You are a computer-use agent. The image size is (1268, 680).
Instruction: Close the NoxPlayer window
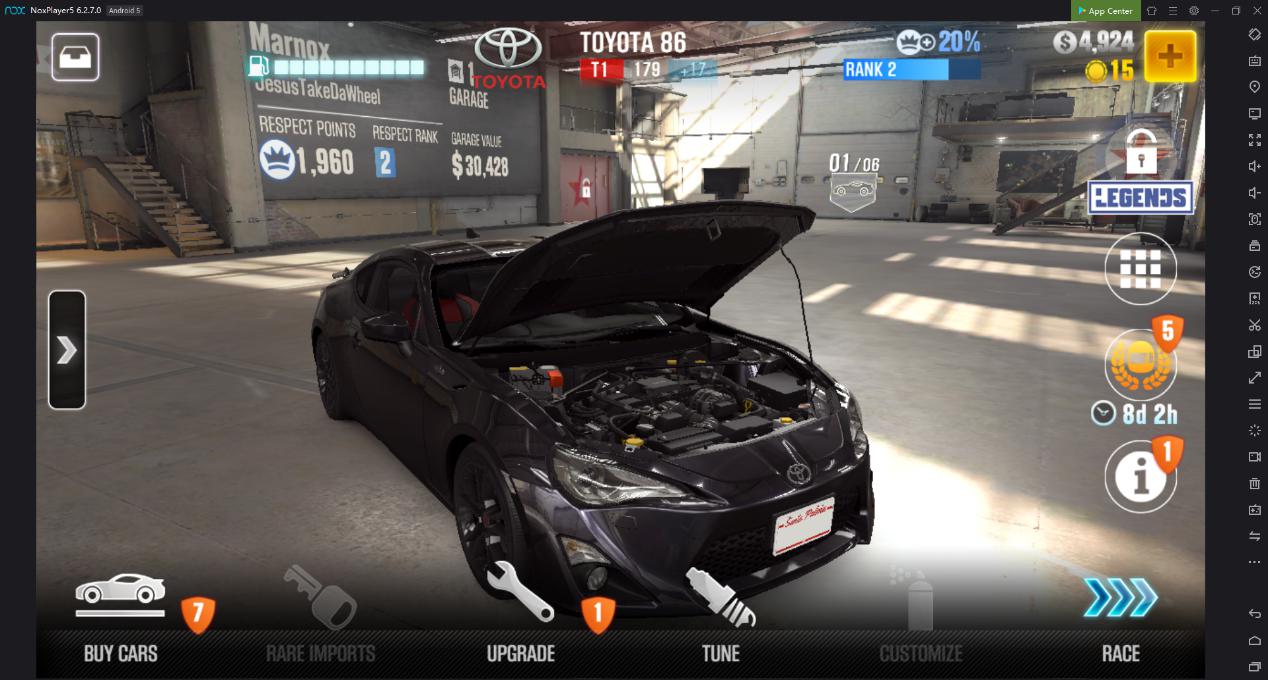pos(1257,11)
